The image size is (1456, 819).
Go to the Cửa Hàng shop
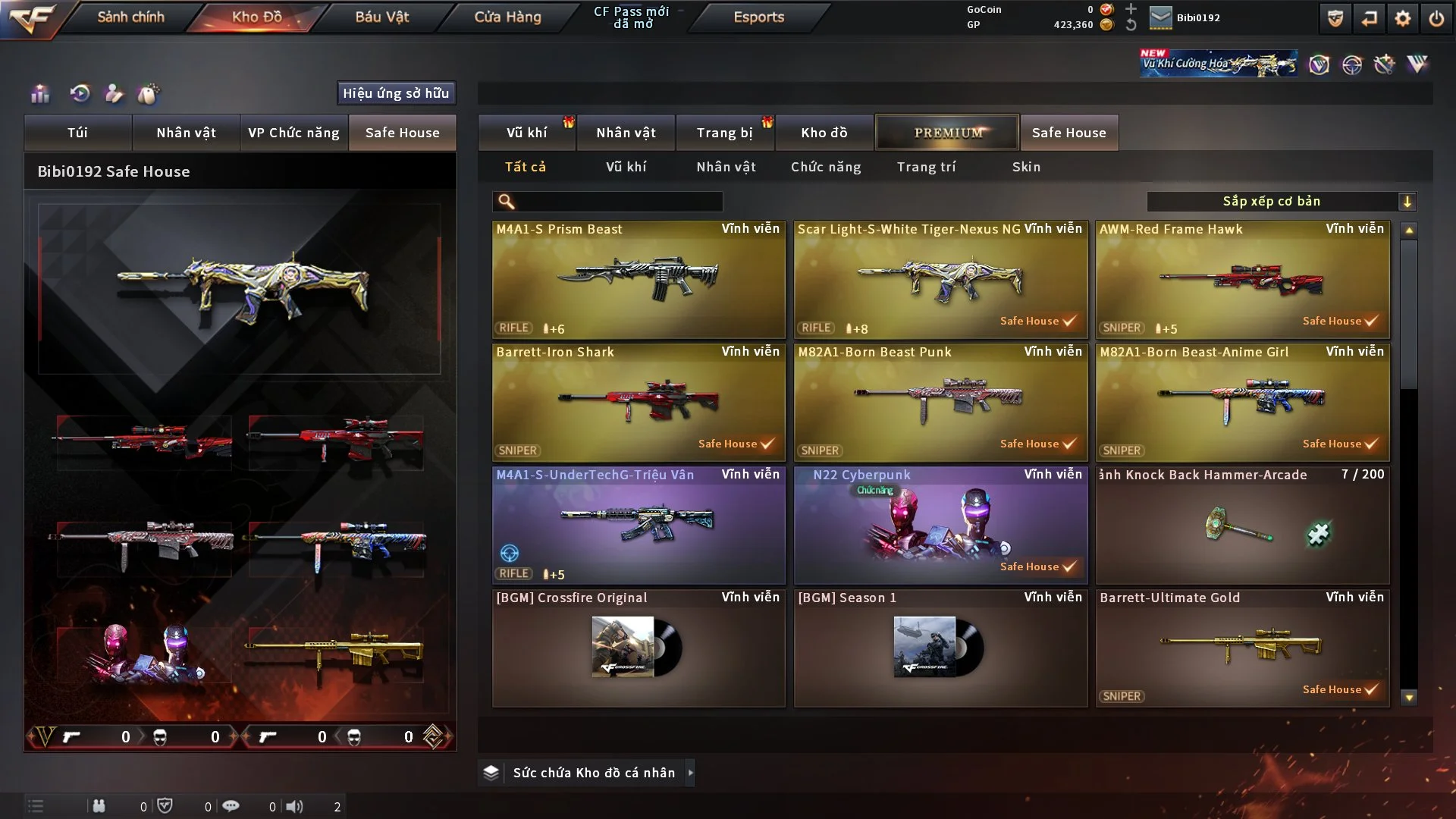[x=507, y=17]
